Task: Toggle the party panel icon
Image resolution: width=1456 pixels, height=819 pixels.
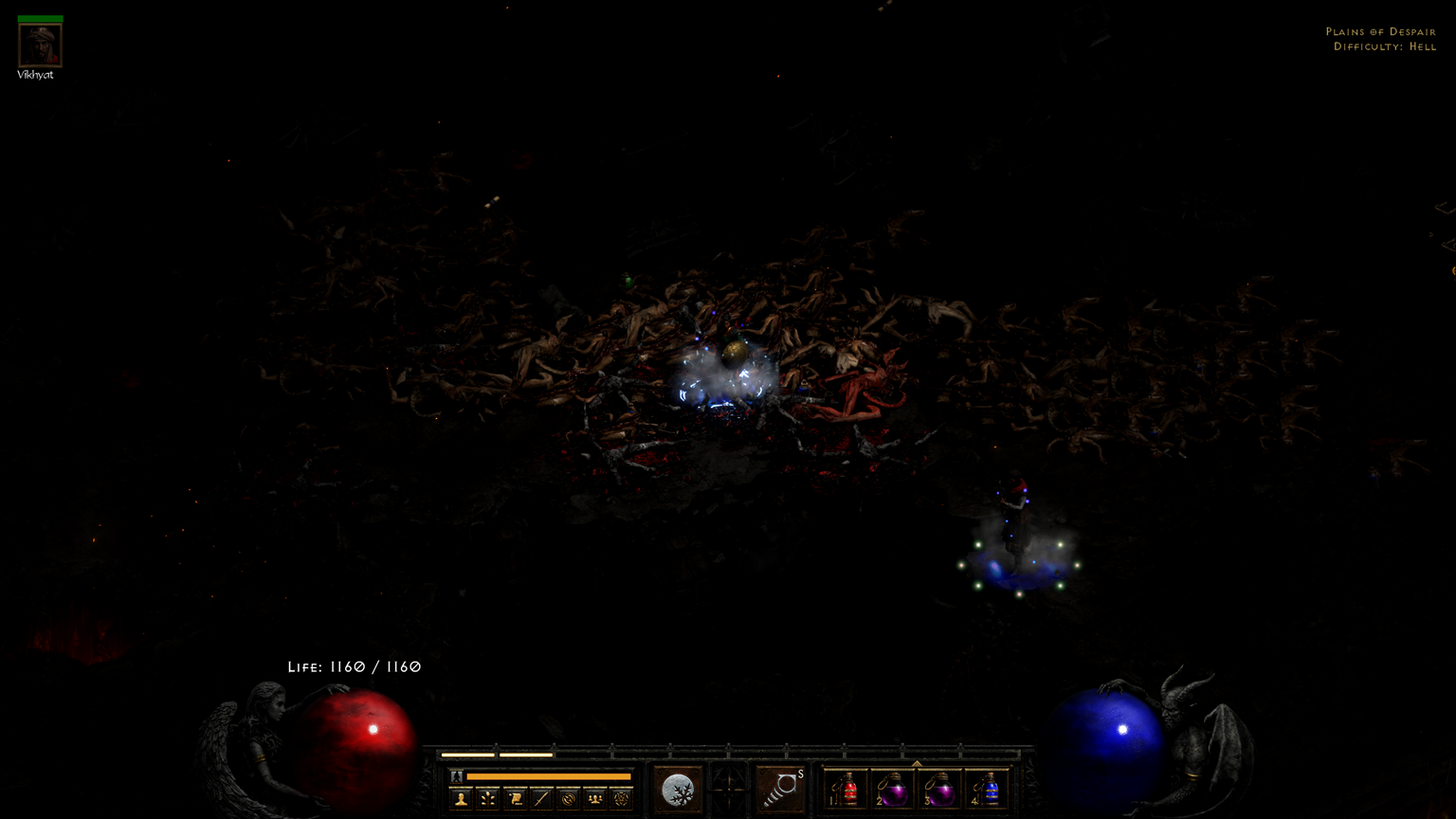Action: (x=595, y=796)
